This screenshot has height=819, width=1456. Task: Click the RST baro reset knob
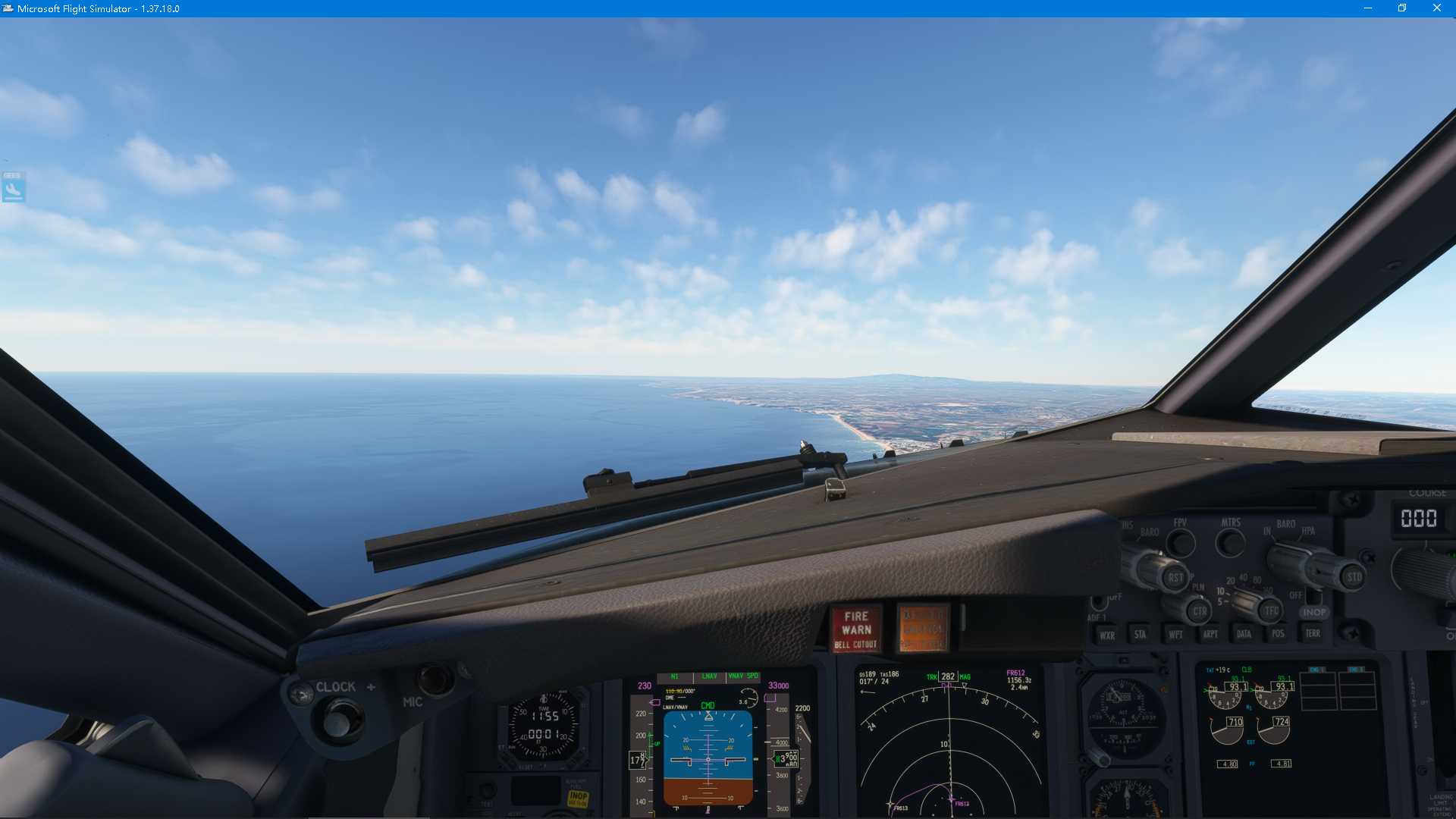(1177, 578)
